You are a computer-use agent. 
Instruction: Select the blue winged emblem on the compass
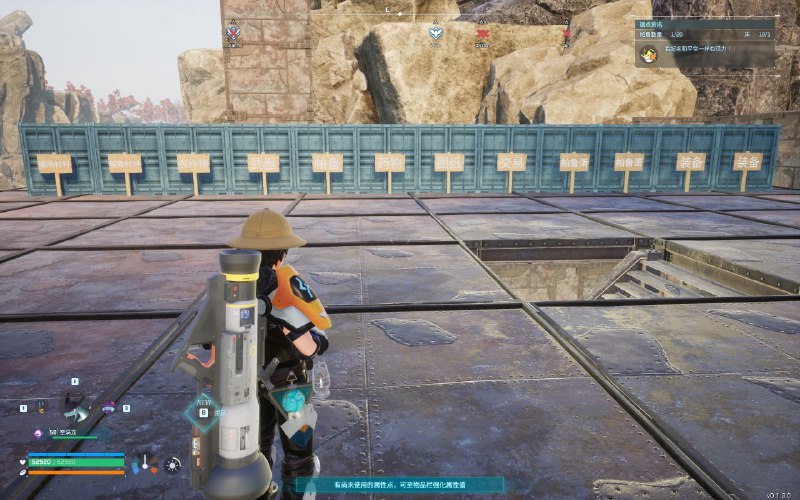pos(435,32)
